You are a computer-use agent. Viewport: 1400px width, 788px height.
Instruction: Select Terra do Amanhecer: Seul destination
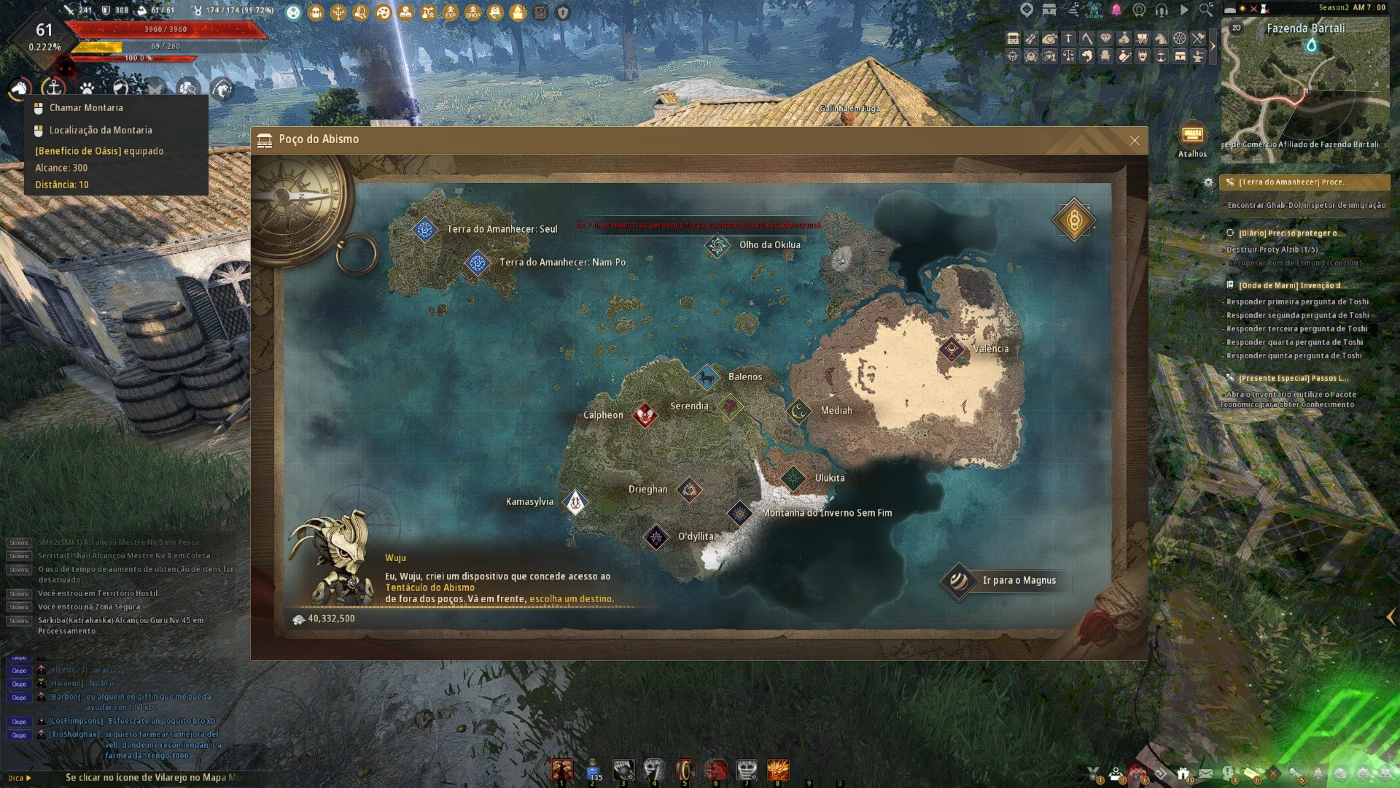[425, 230]
